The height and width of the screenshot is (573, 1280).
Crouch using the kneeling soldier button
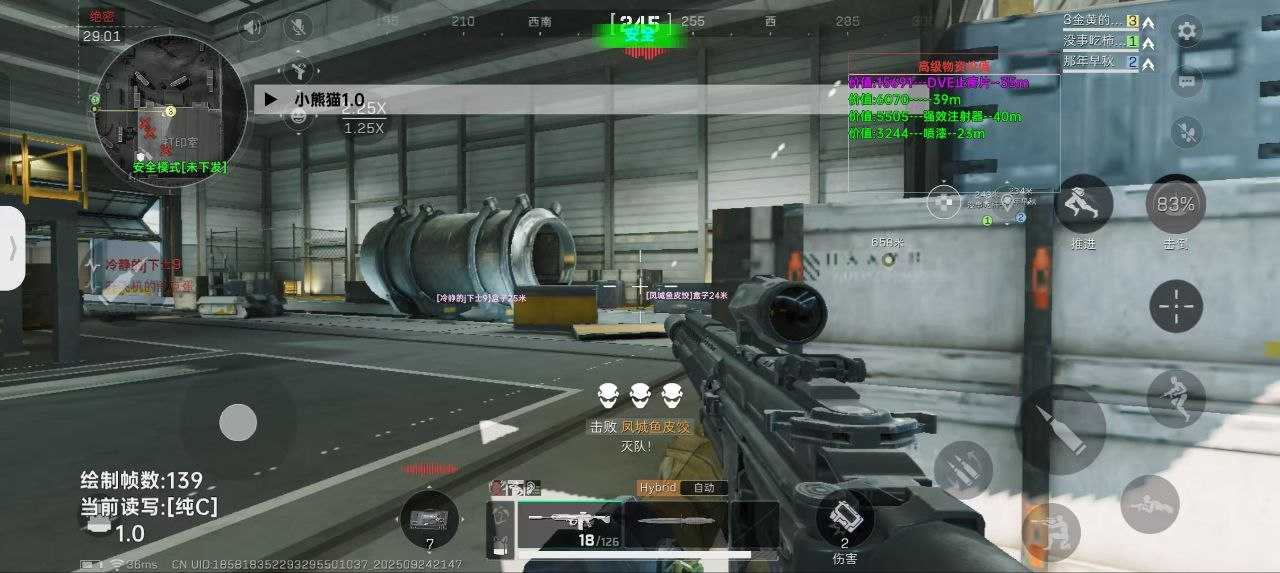[x=1051, y=531]
